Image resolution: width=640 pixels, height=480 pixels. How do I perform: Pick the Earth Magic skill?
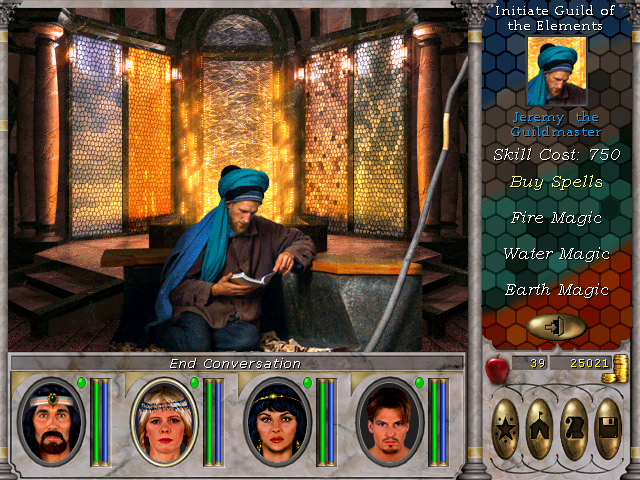(x=556, y=290)
